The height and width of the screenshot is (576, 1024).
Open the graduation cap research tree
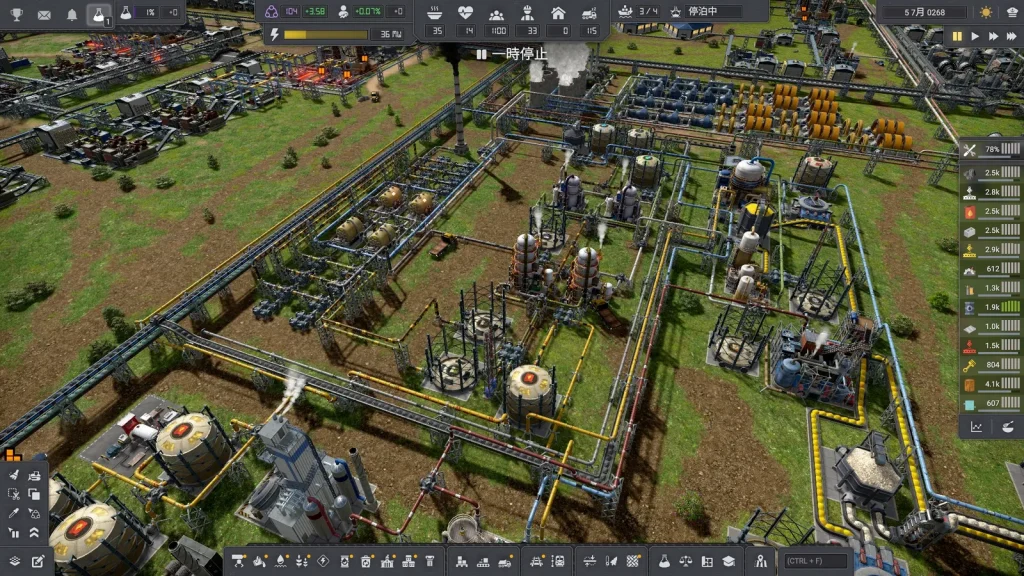coord(729,561)
